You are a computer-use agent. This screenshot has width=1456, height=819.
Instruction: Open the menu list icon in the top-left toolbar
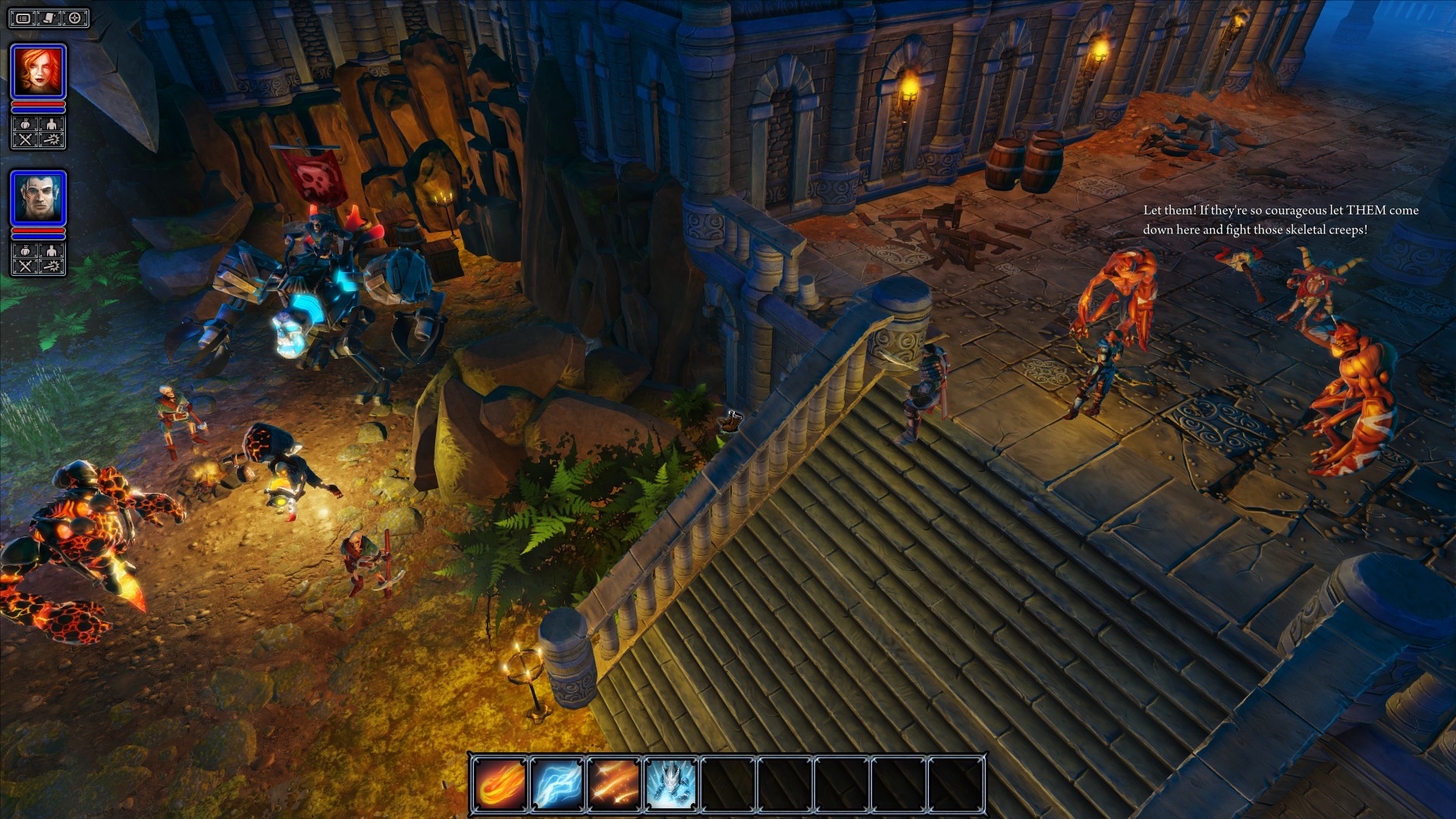click(23, 17)
